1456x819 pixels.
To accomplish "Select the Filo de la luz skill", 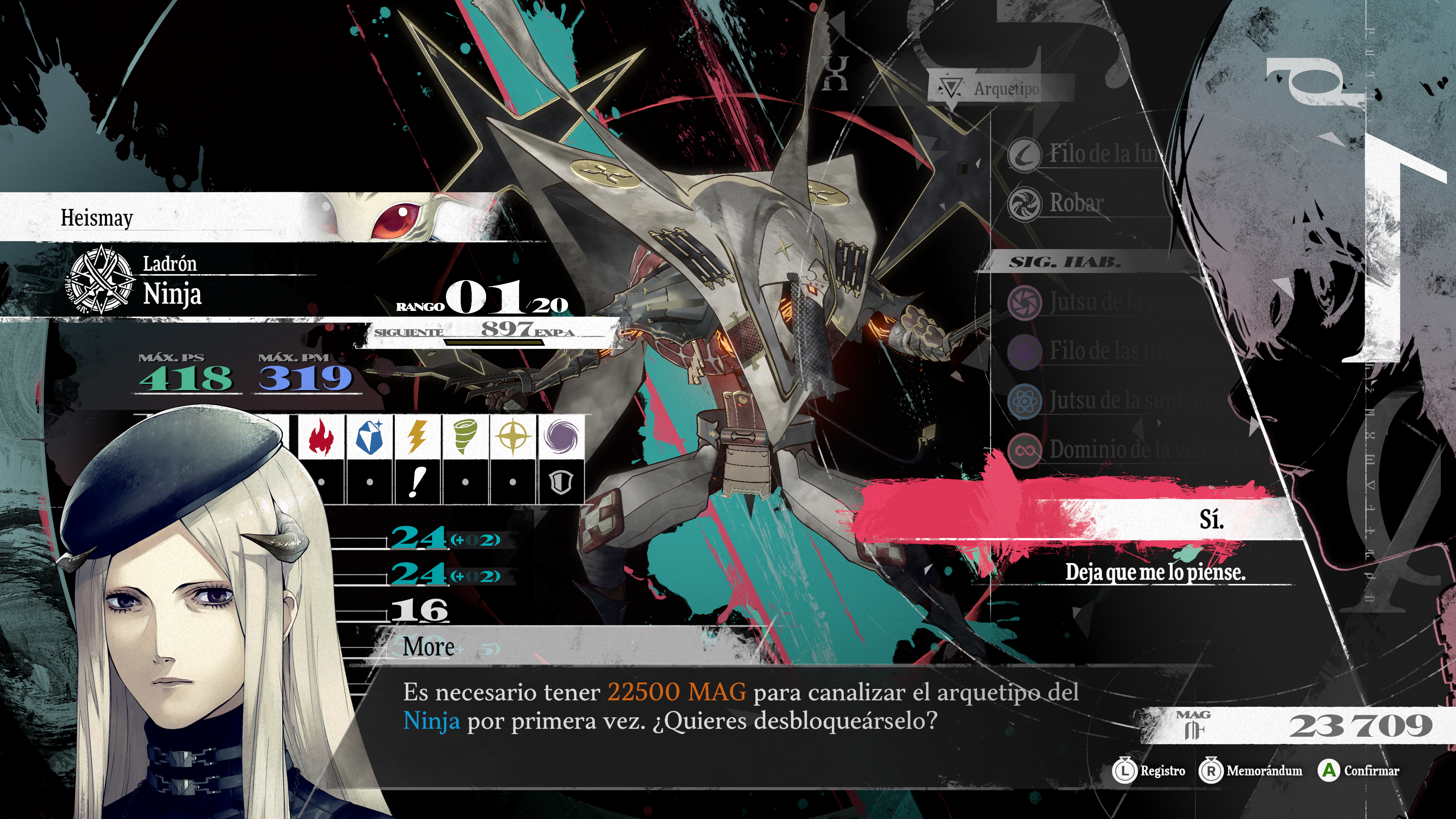I will click(1102, 154).
